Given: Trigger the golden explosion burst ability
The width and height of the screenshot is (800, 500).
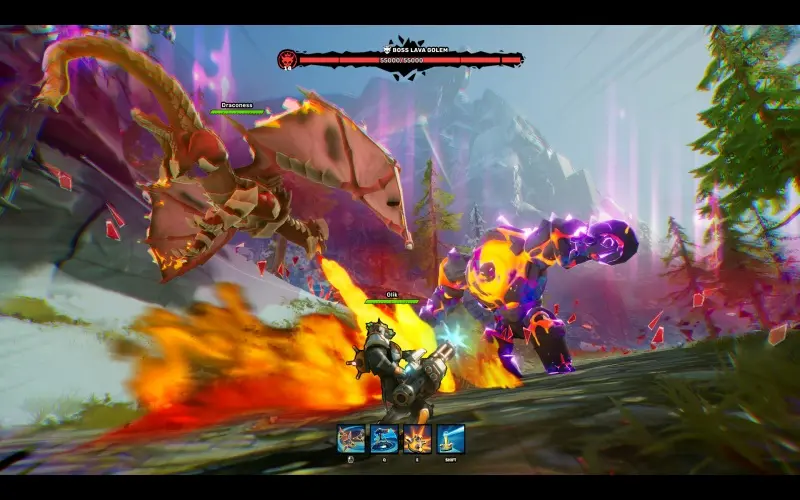Looking at the screenshot, I should [x=417, y=438].
